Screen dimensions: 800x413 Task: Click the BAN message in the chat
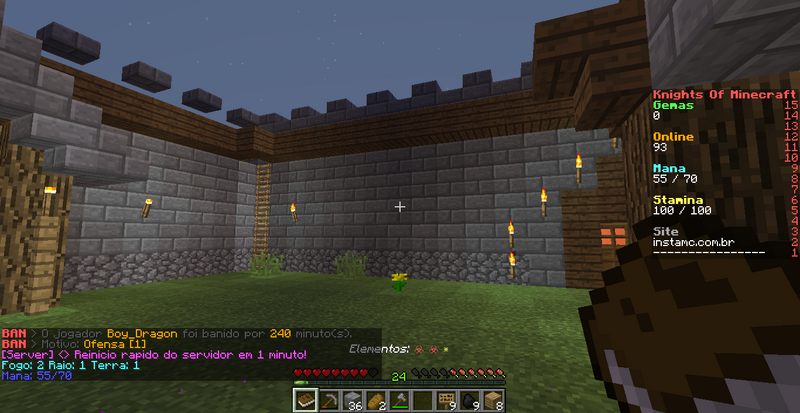coord(150,333)
